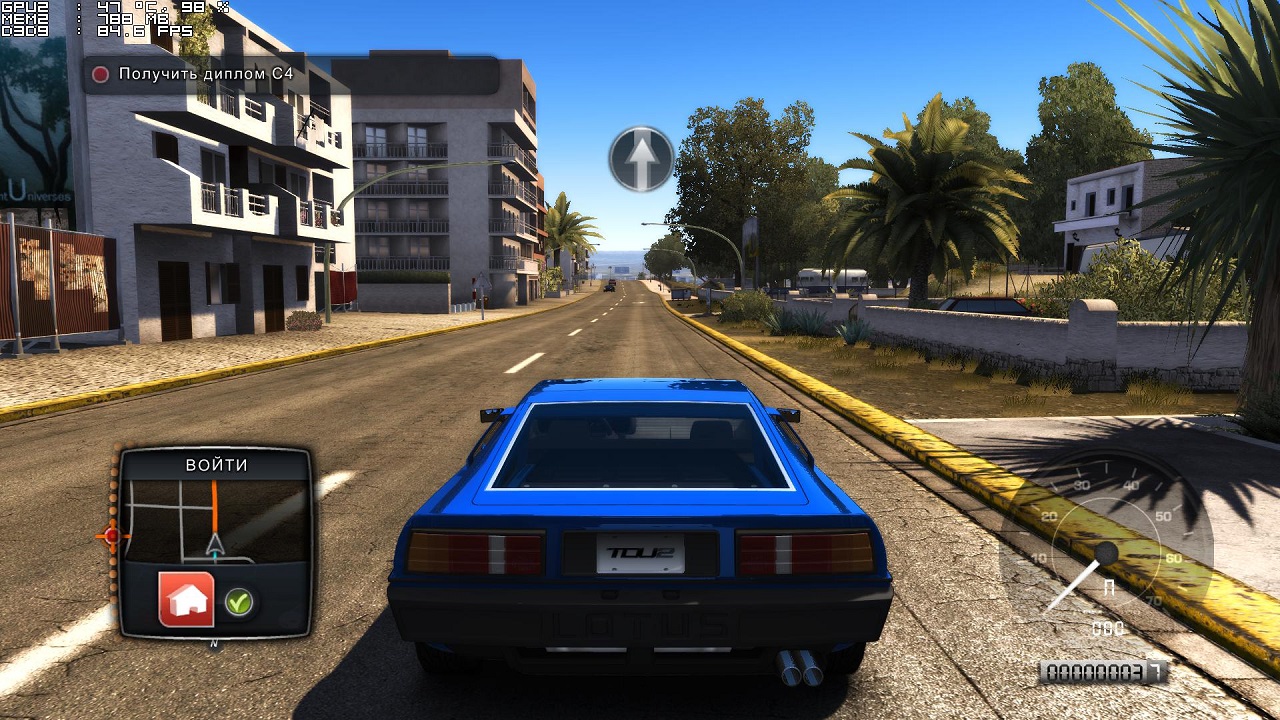Click the GPS direction arrow indicator

[641, 158]
